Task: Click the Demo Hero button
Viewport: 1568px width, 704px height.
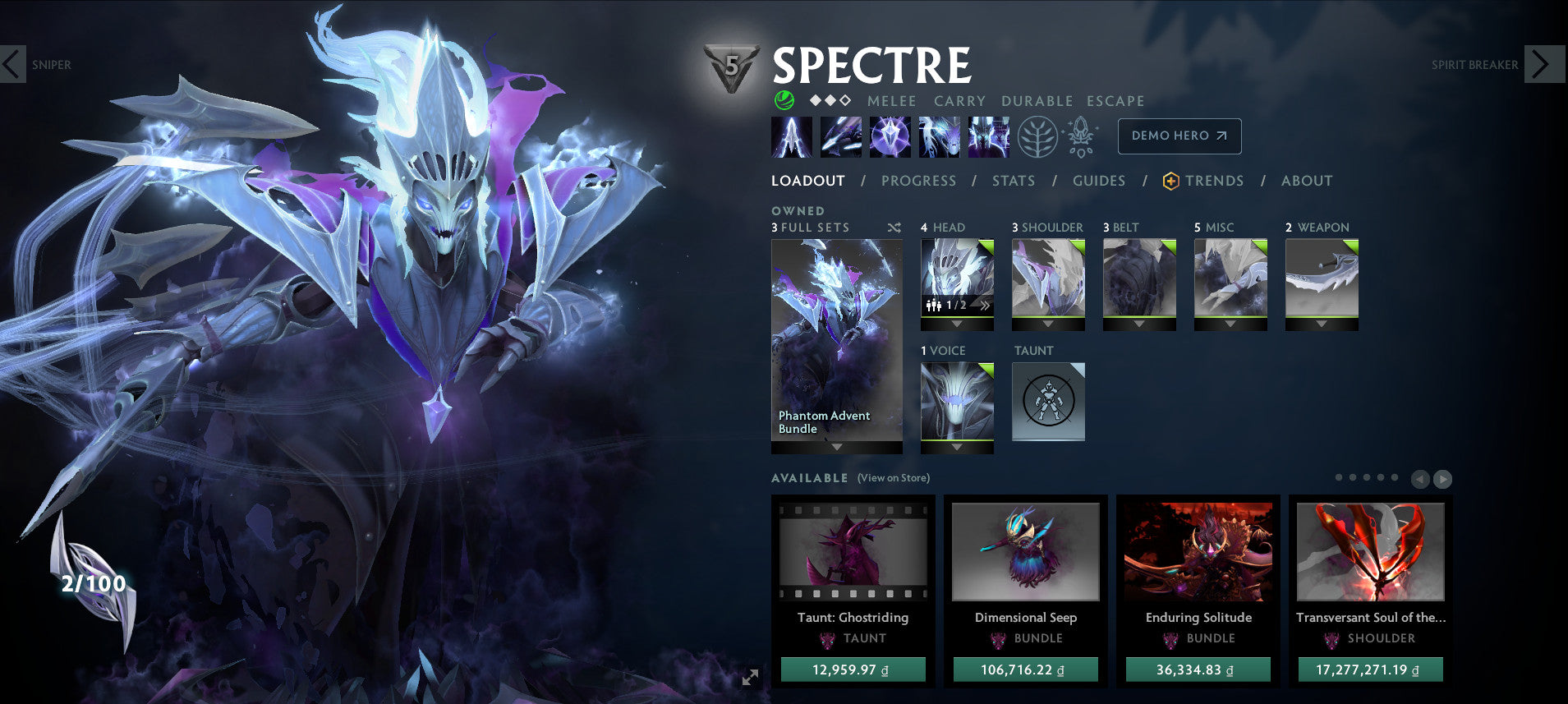Action: 1179,136
